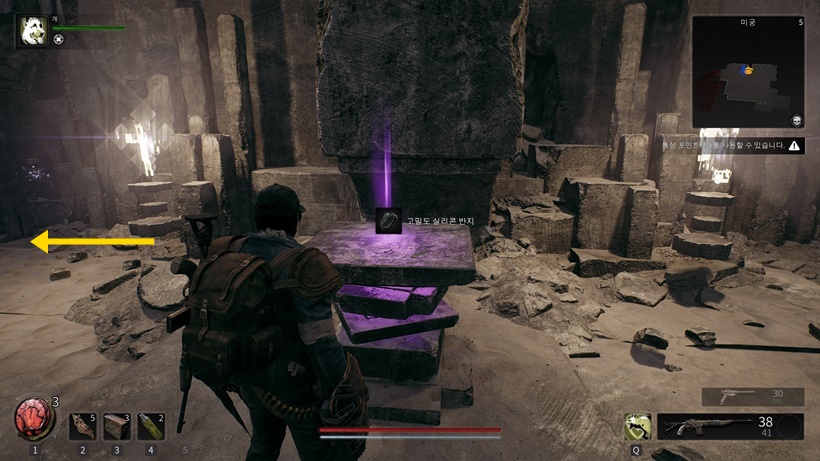The height and width of the screenshot is (461, 820).
Task: Click the white dog player portrait
Action: click(x=30, y=30)
